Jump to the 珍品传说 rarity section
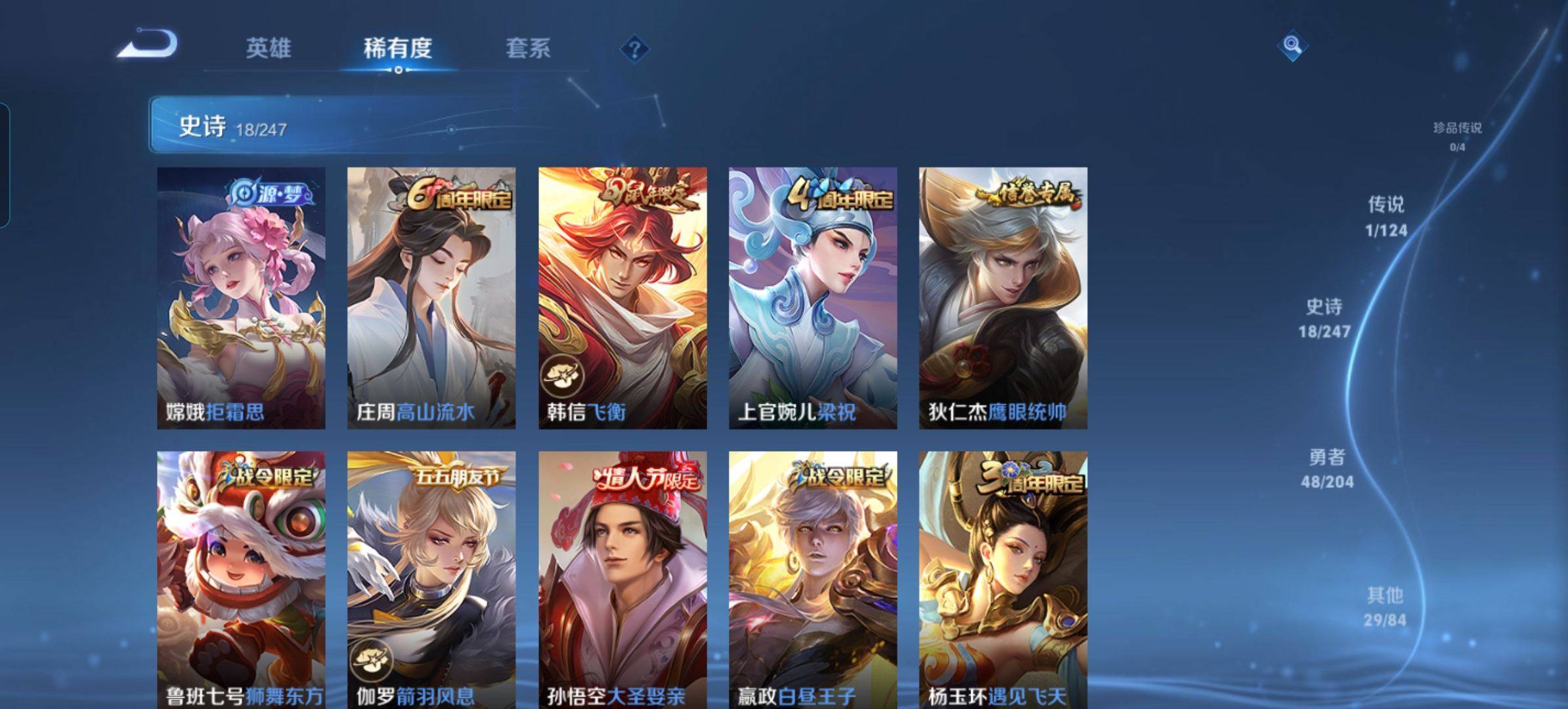Screen dimensions: 1568x709 tap(1457, 136)
